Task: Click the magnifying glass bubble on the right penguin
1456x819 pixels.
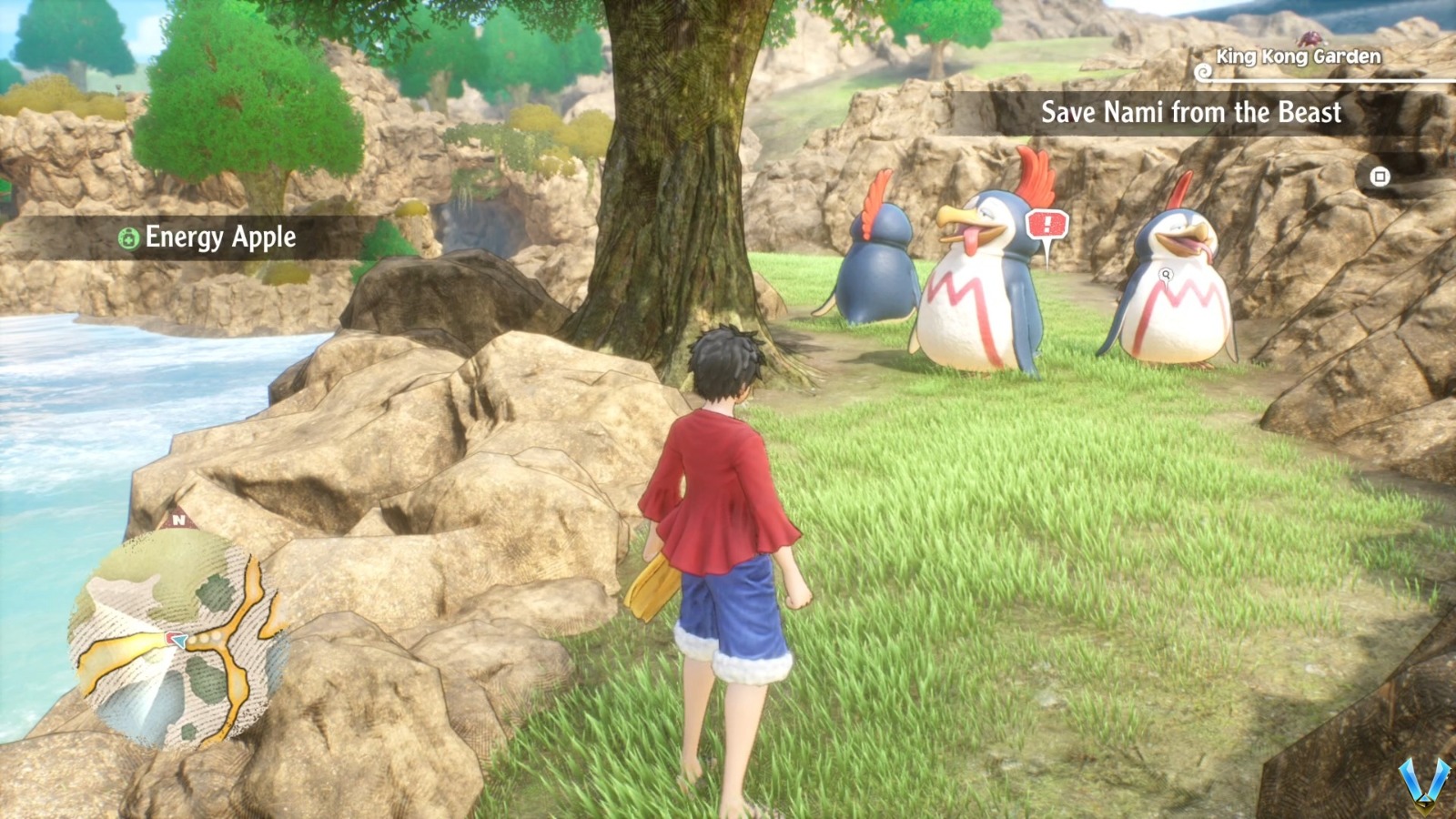Action: (x=1165, y=273)
